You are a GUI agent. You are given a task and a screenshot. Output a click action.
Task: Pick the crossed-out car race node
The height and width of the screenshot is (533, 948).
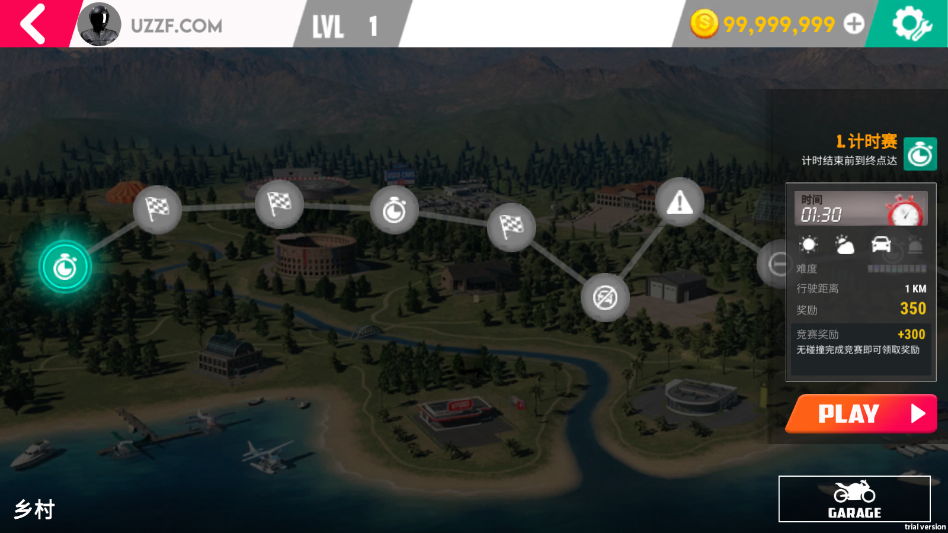(605, 297)
